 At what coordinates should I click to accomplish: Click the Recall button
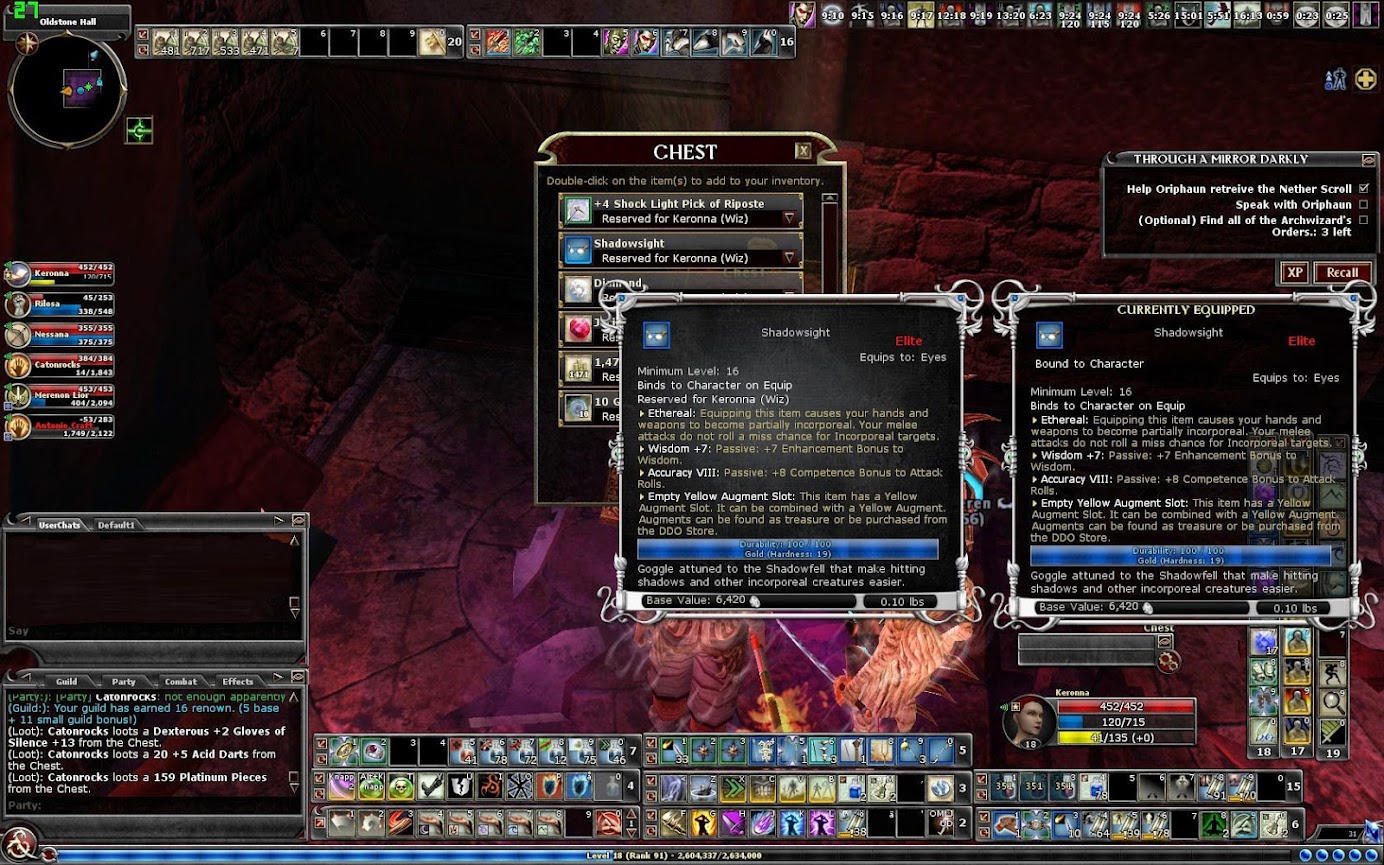click(x=1342, y=272)
